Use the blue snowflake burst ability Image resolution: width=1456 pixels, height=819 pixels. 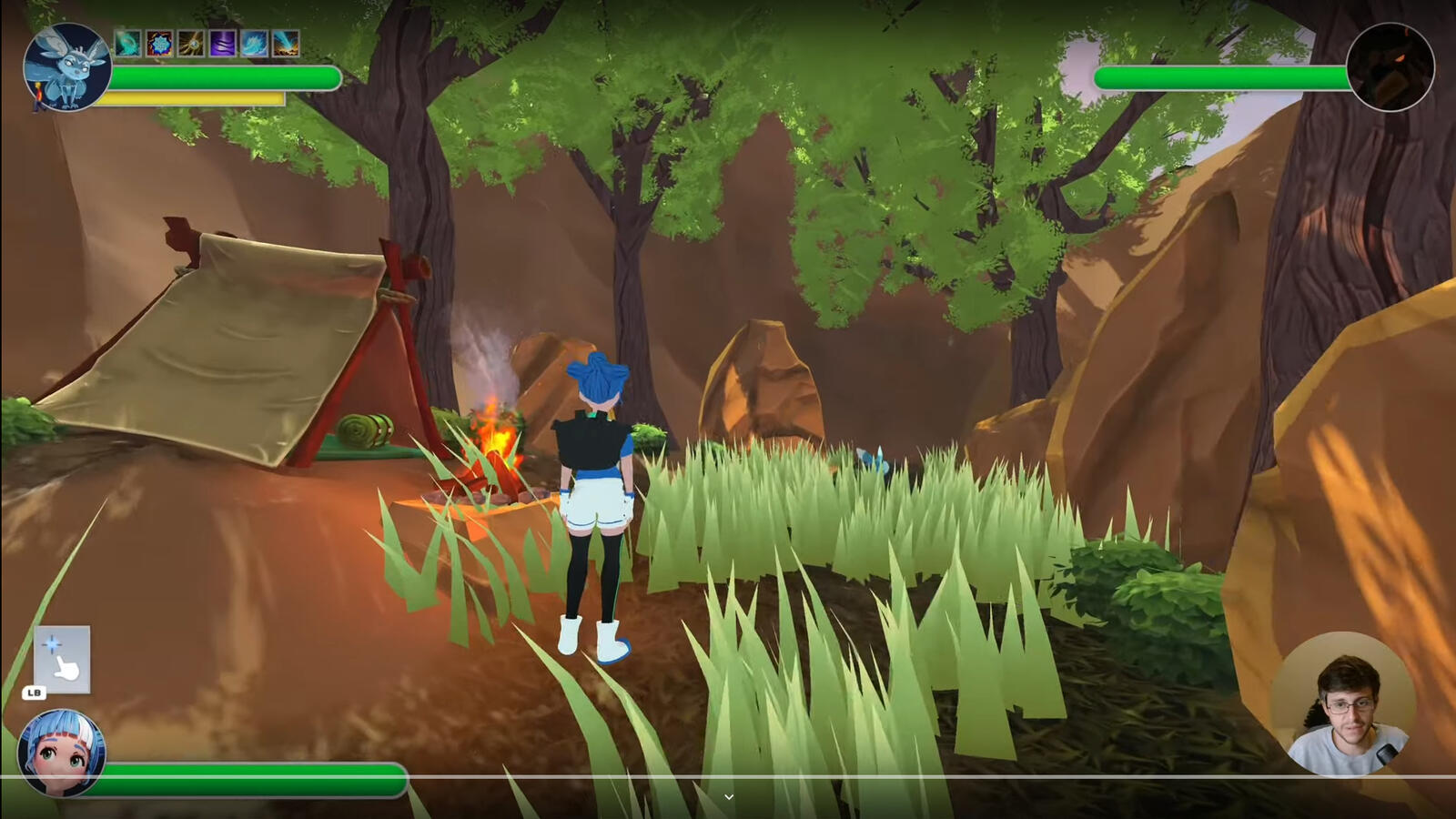point(159,43)
